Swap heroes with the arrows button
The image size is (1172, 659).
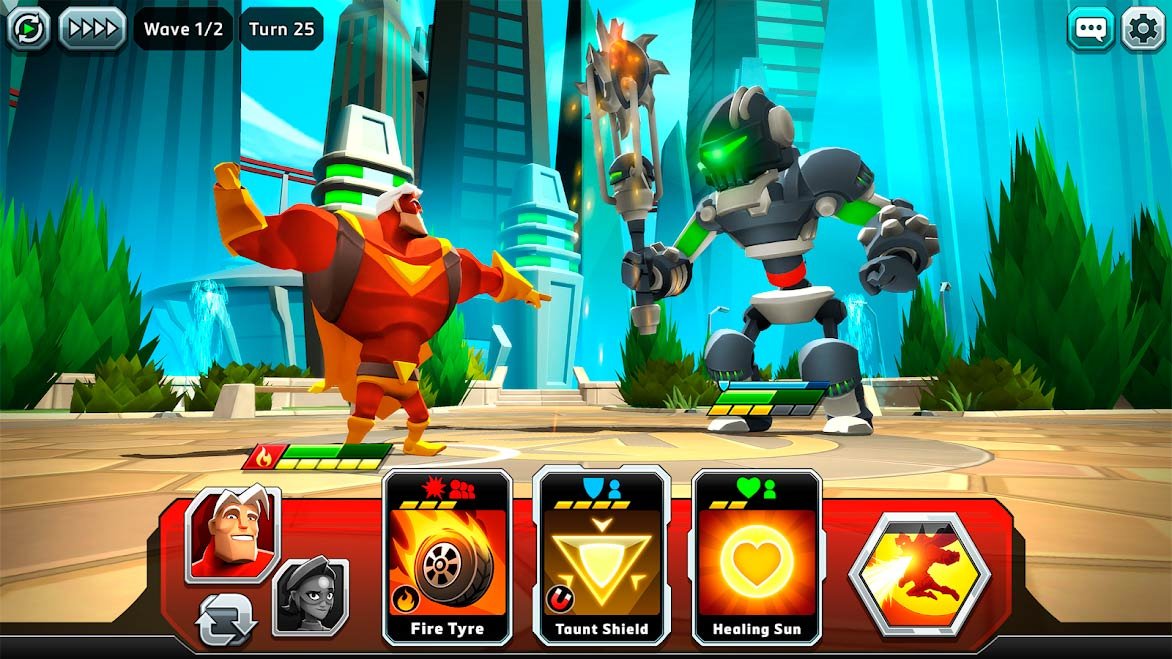(x=227, y=620)
